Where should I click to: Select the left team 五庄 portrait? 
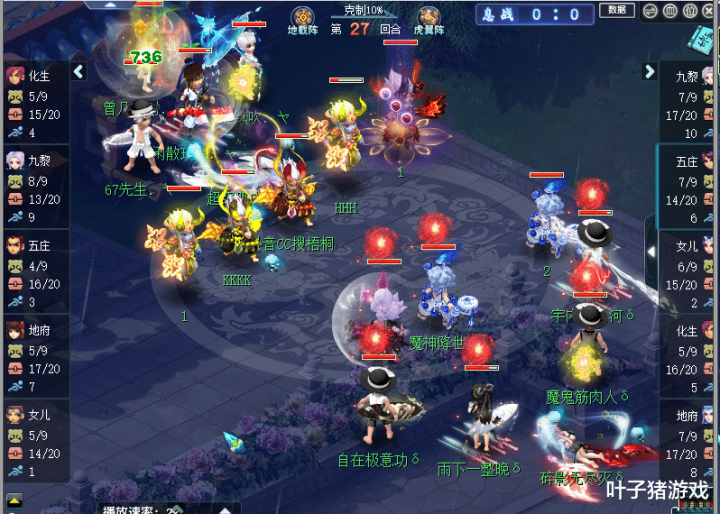[x=15, y=245]
